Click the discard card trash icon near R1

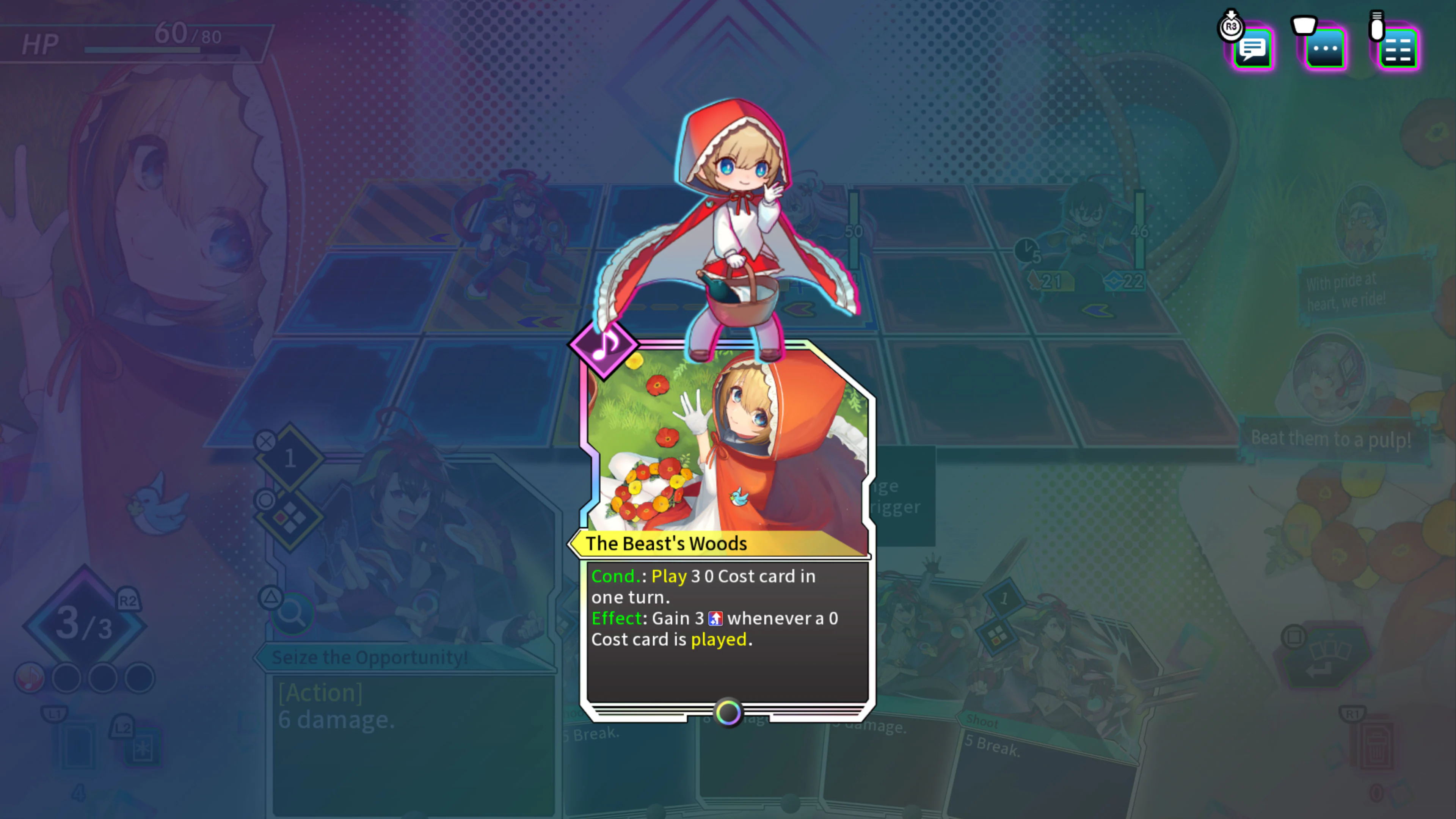(x=1377, y=746)
